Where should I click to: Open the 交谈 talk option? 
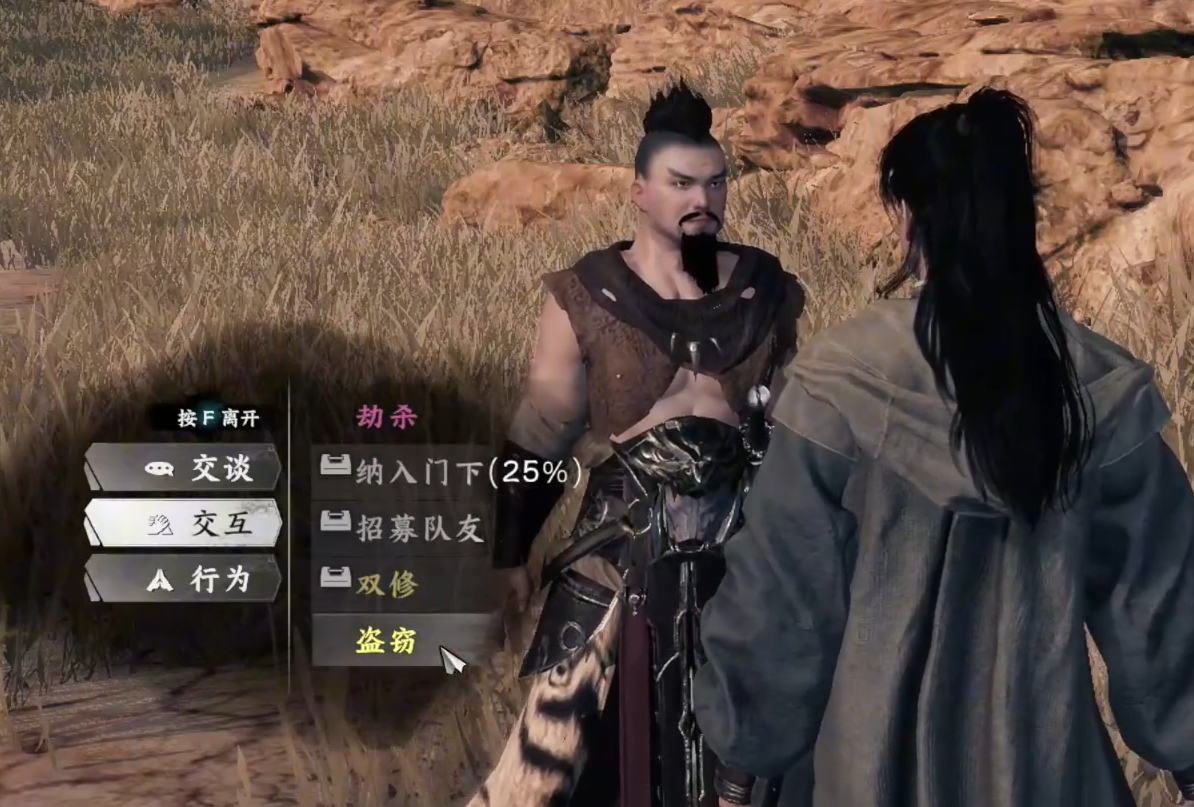[183, 468]
